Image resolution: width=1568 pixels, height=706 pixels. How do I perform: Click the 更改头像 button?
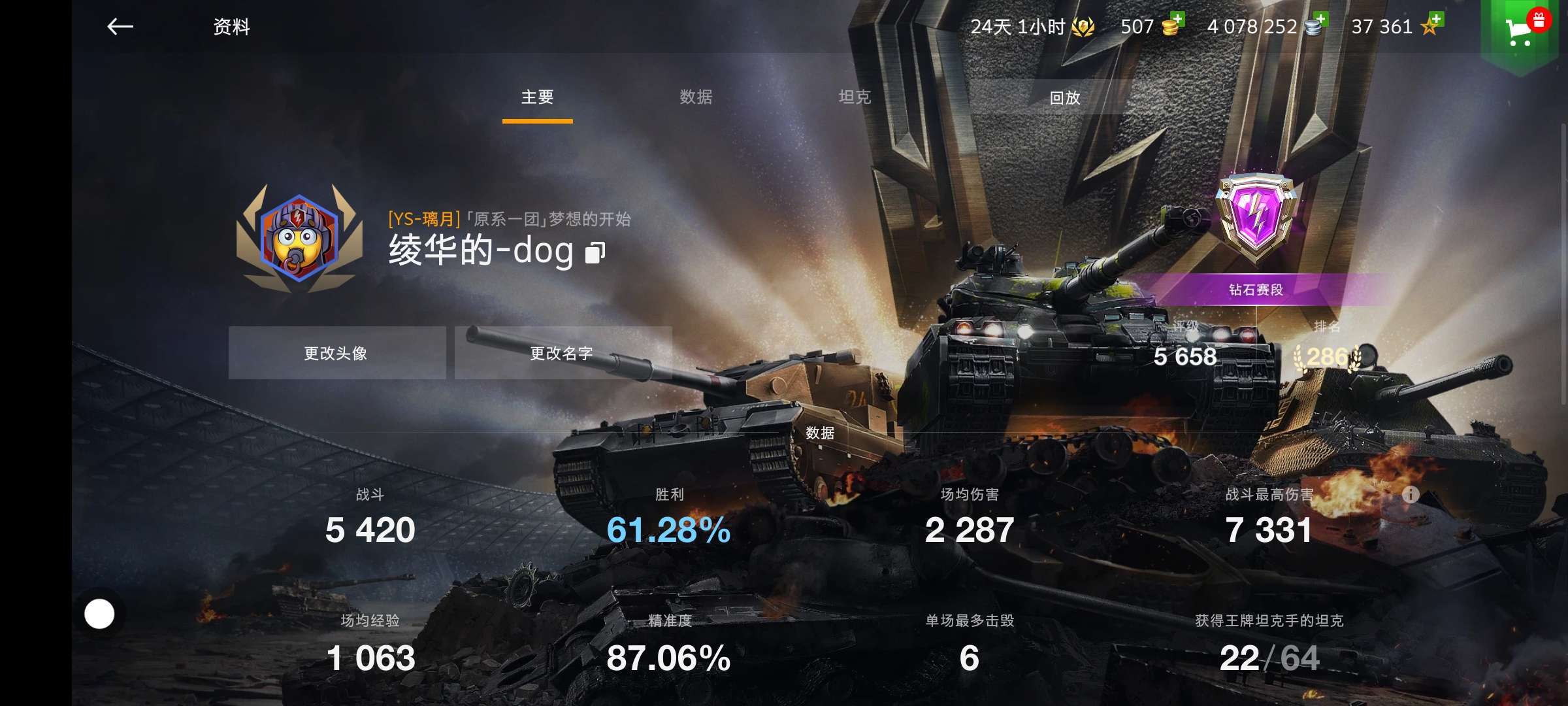tap(336, 353)
